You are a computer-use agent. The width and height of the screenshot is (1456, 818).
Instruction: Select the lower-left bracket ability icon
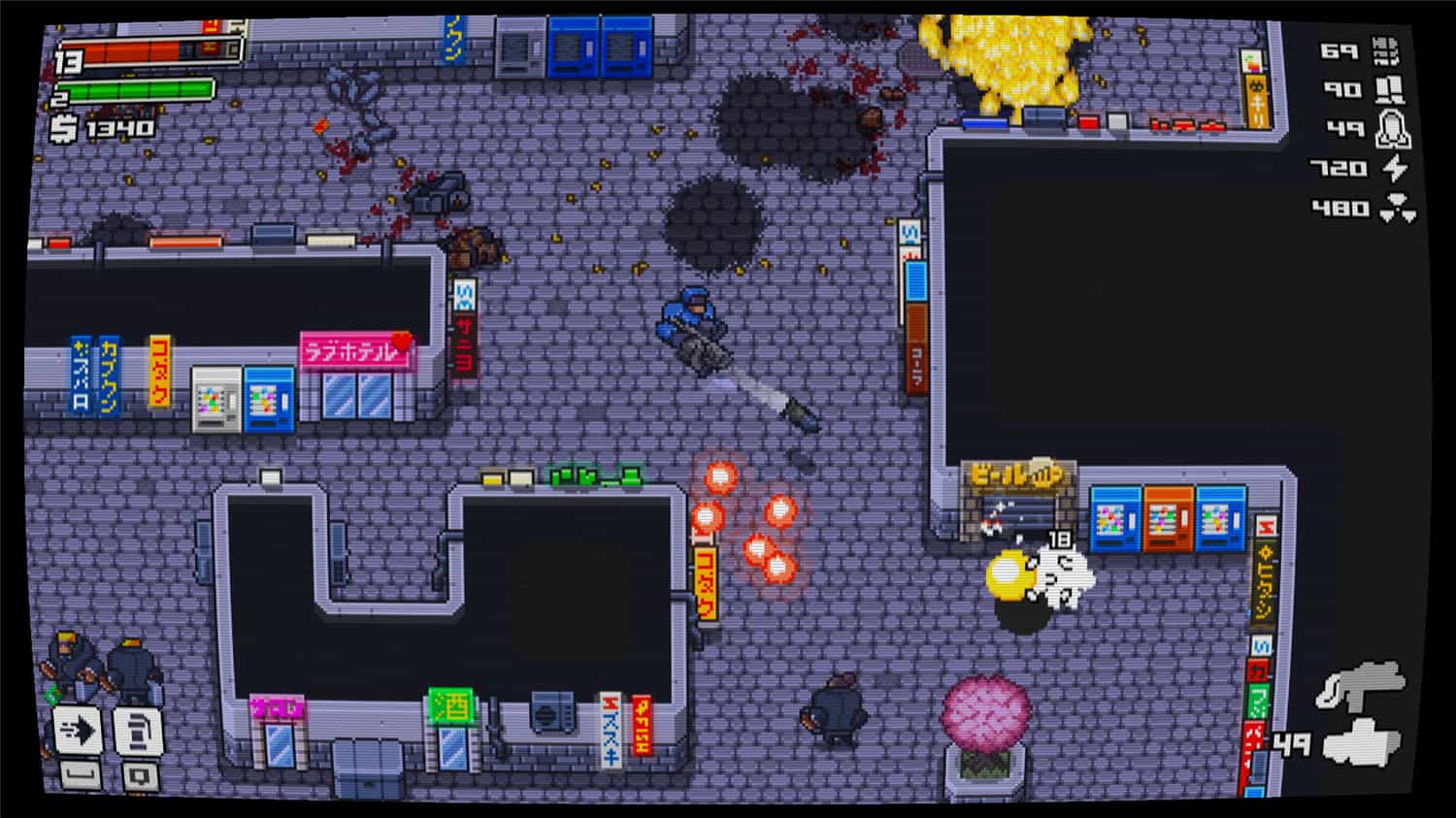pos(79,774)
